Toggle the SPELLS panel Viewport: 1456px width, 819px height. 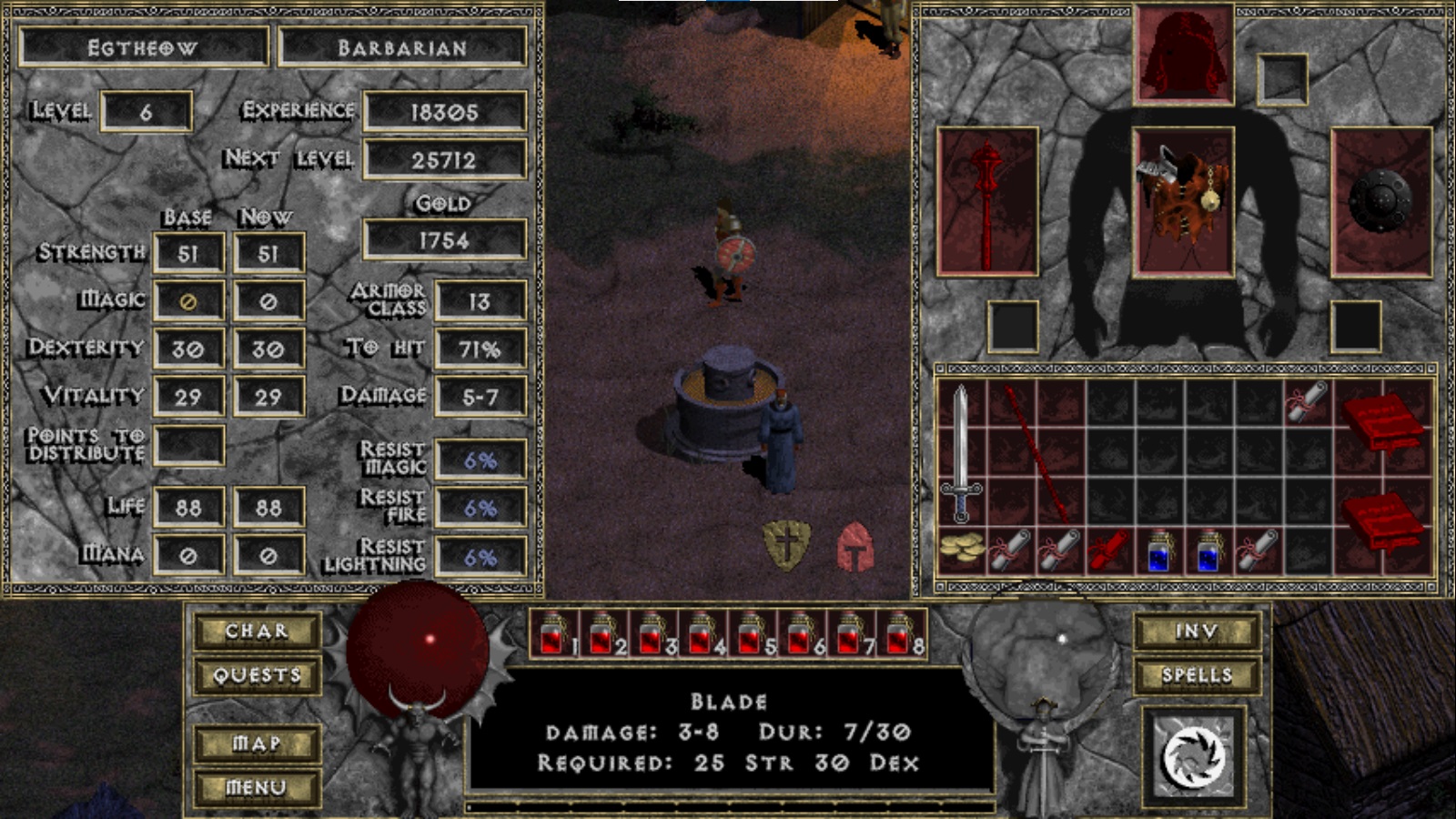pos(1199,674)
